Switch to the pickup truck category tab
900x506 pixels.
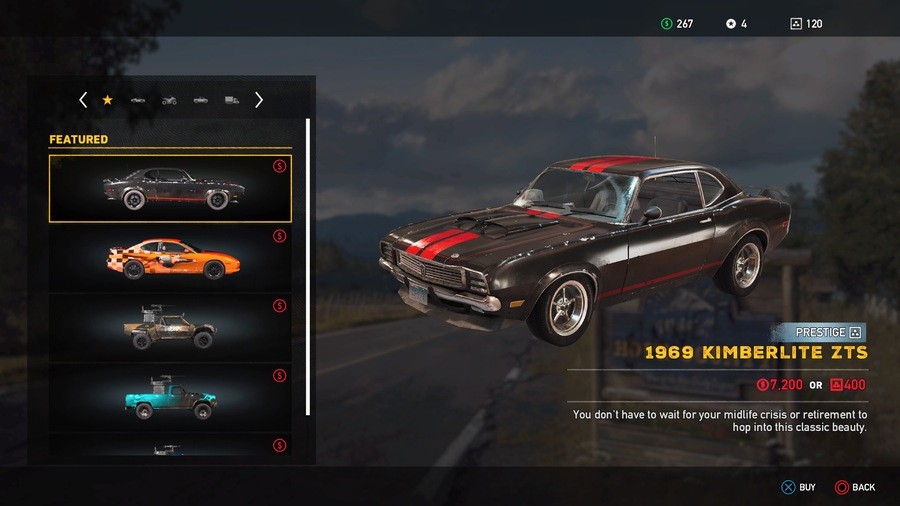pos(200,100)
